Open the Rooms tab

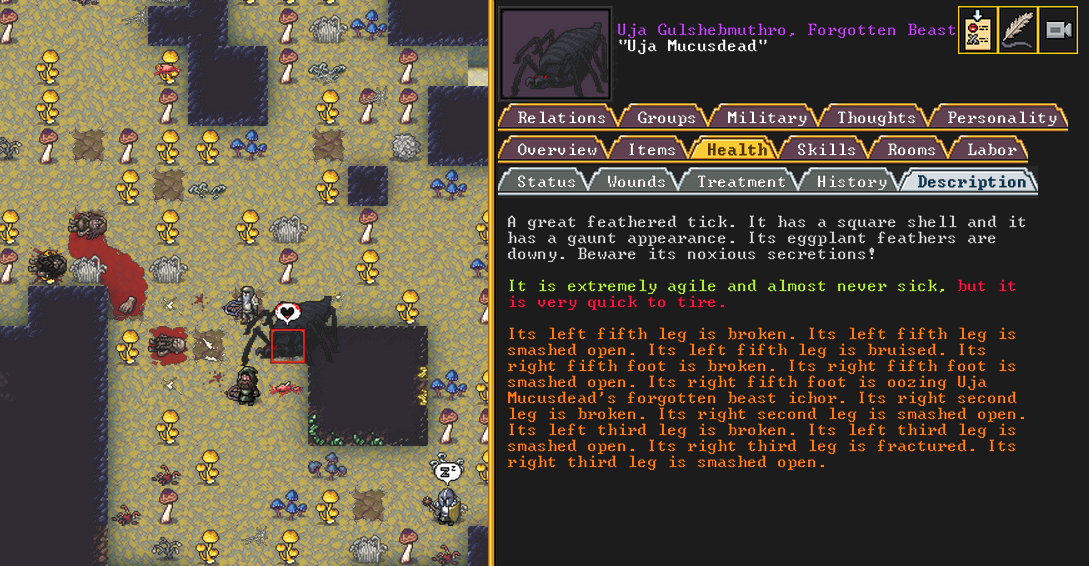(x=911, y=150)
